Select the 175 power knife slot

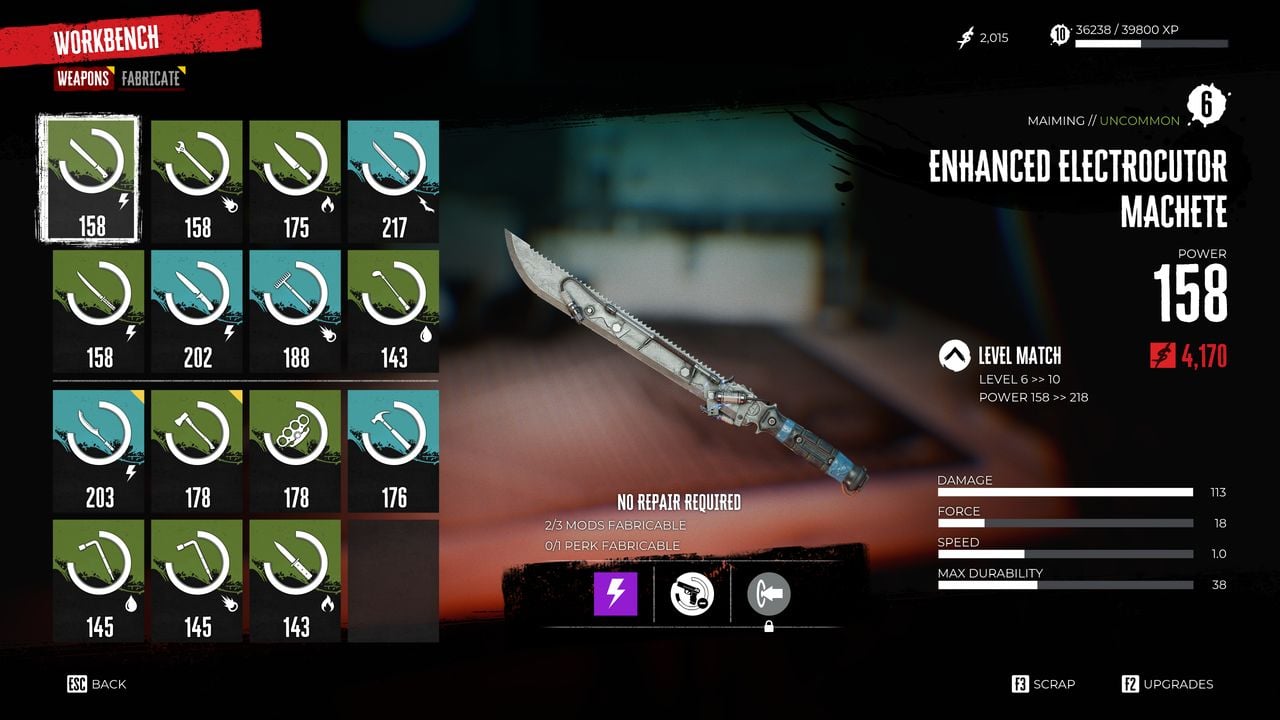click(x=295, y=181)
